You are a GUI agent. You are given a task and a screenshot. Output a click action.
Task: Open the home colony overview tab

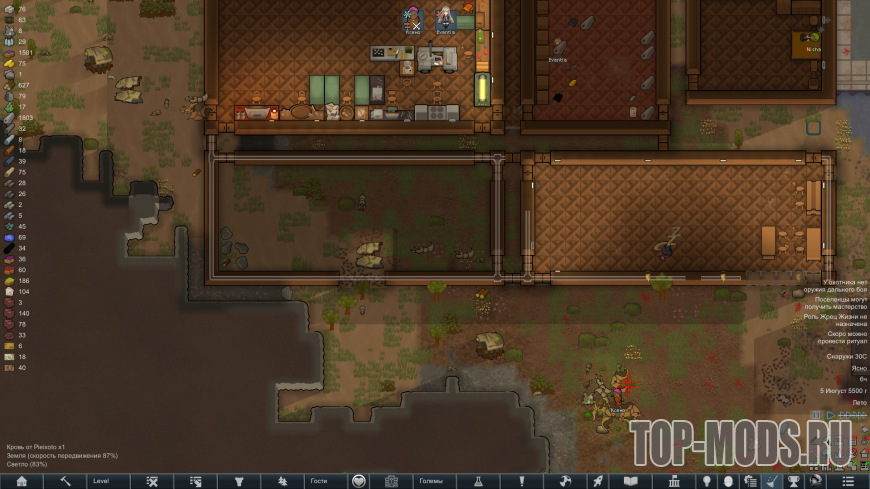(x=22, y=481)
